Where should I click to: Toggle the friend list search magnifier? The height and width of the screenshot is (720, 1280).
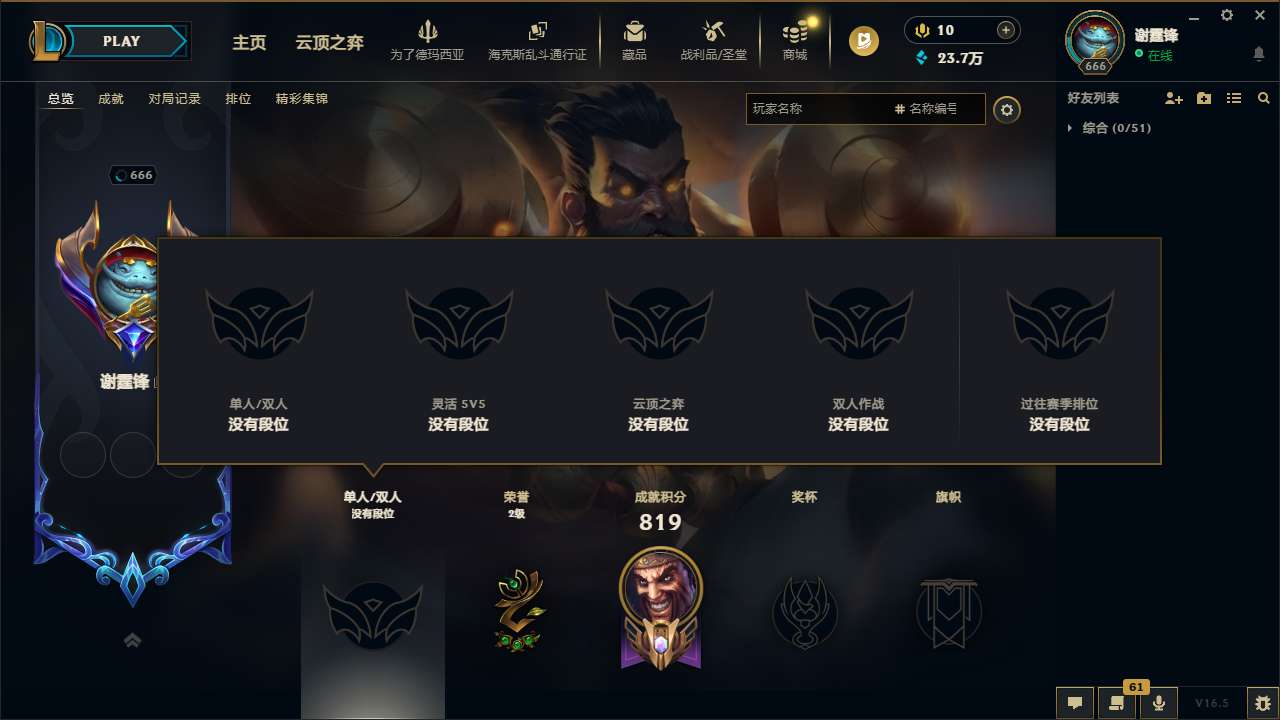tap(1264, 98)
